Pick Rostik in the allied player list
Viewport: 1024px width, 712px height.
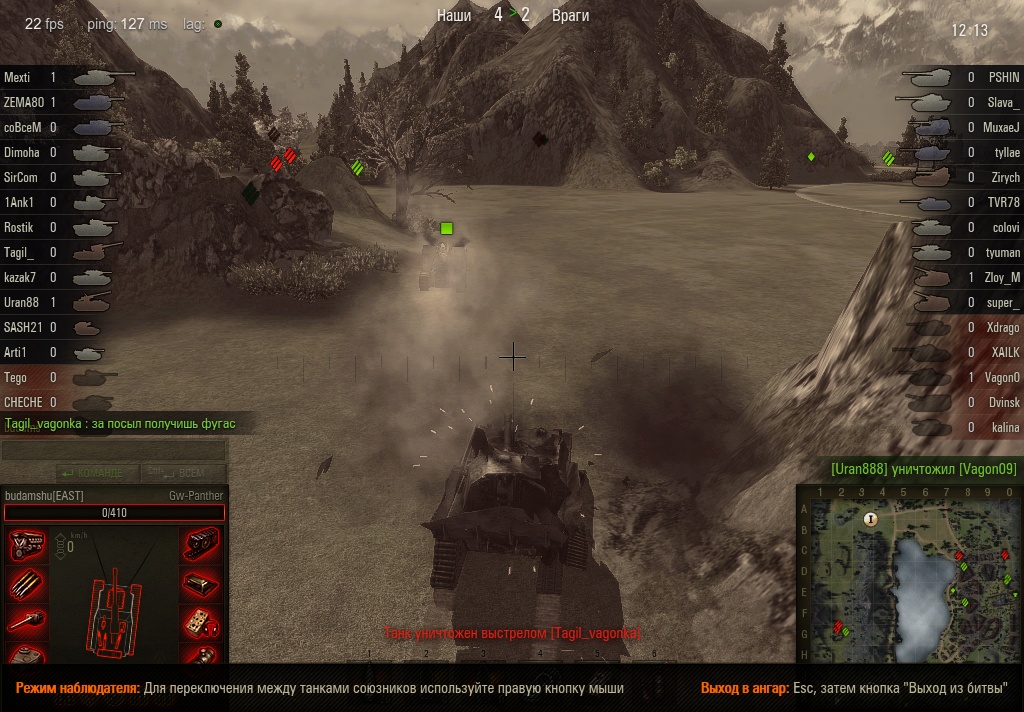19,227
